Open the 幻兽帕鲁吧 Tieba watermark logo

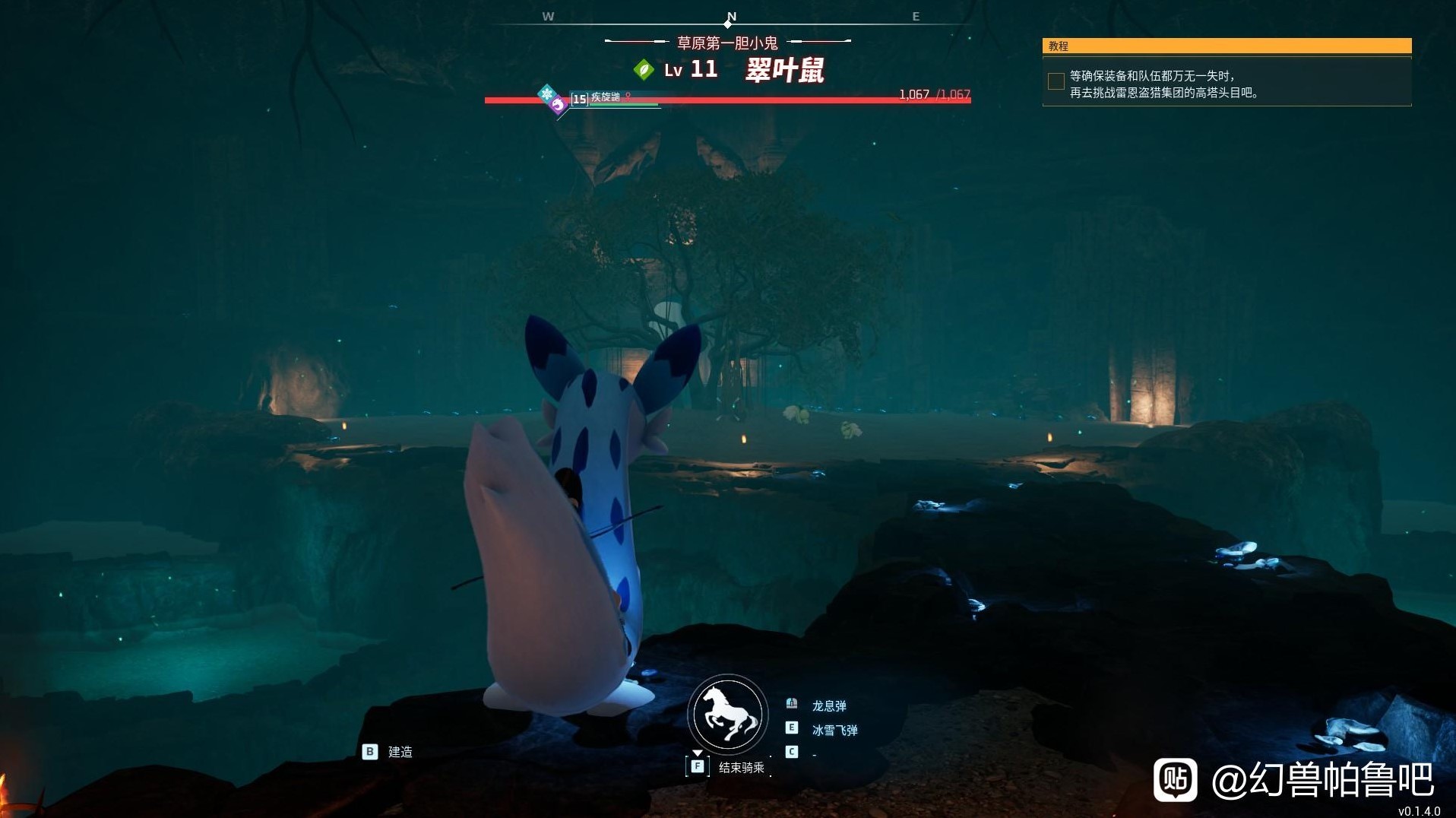click(x=1175, y=779)
